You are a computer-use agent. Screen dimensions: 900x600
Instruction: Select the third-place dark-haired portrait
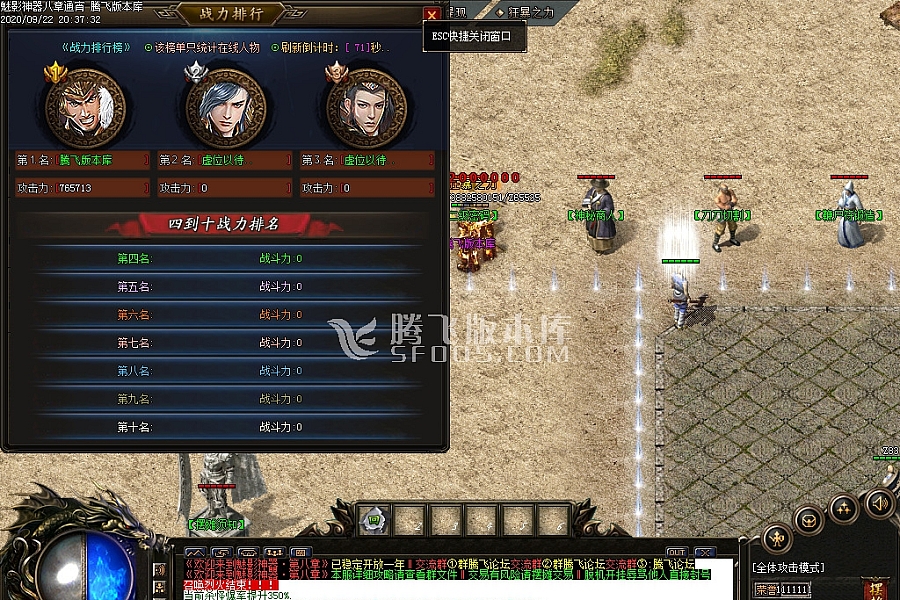point(366,107)
